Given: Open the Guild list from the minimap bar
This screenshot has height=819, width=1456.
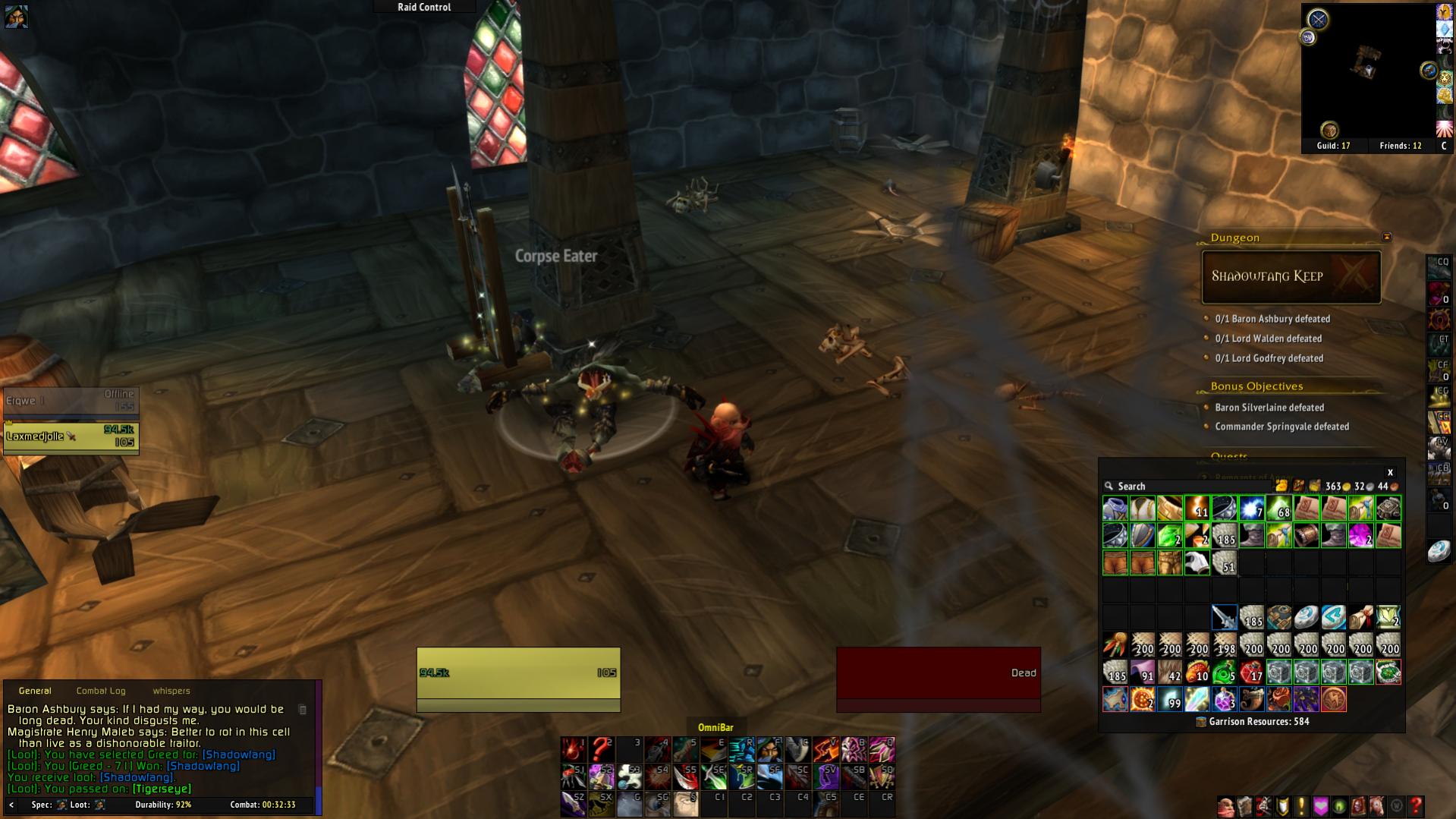Looking at the screenshot, I should coord(1333,146).
